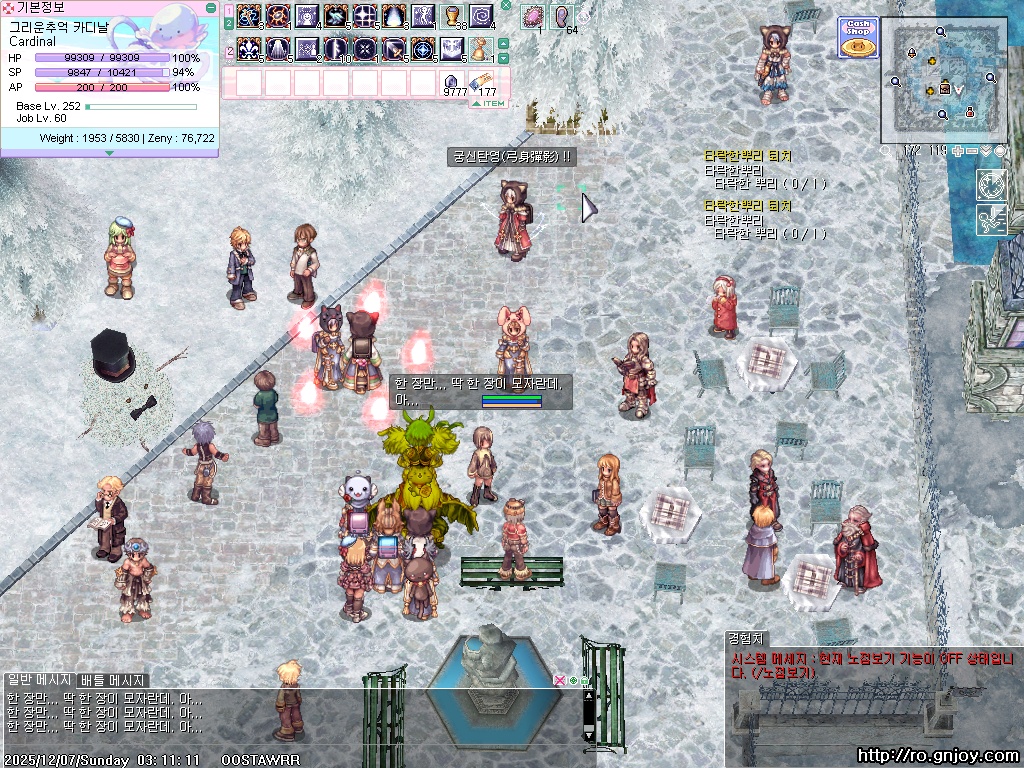
Task: Minimize the 기본정보 basic info window
Action: pos(210,7)
